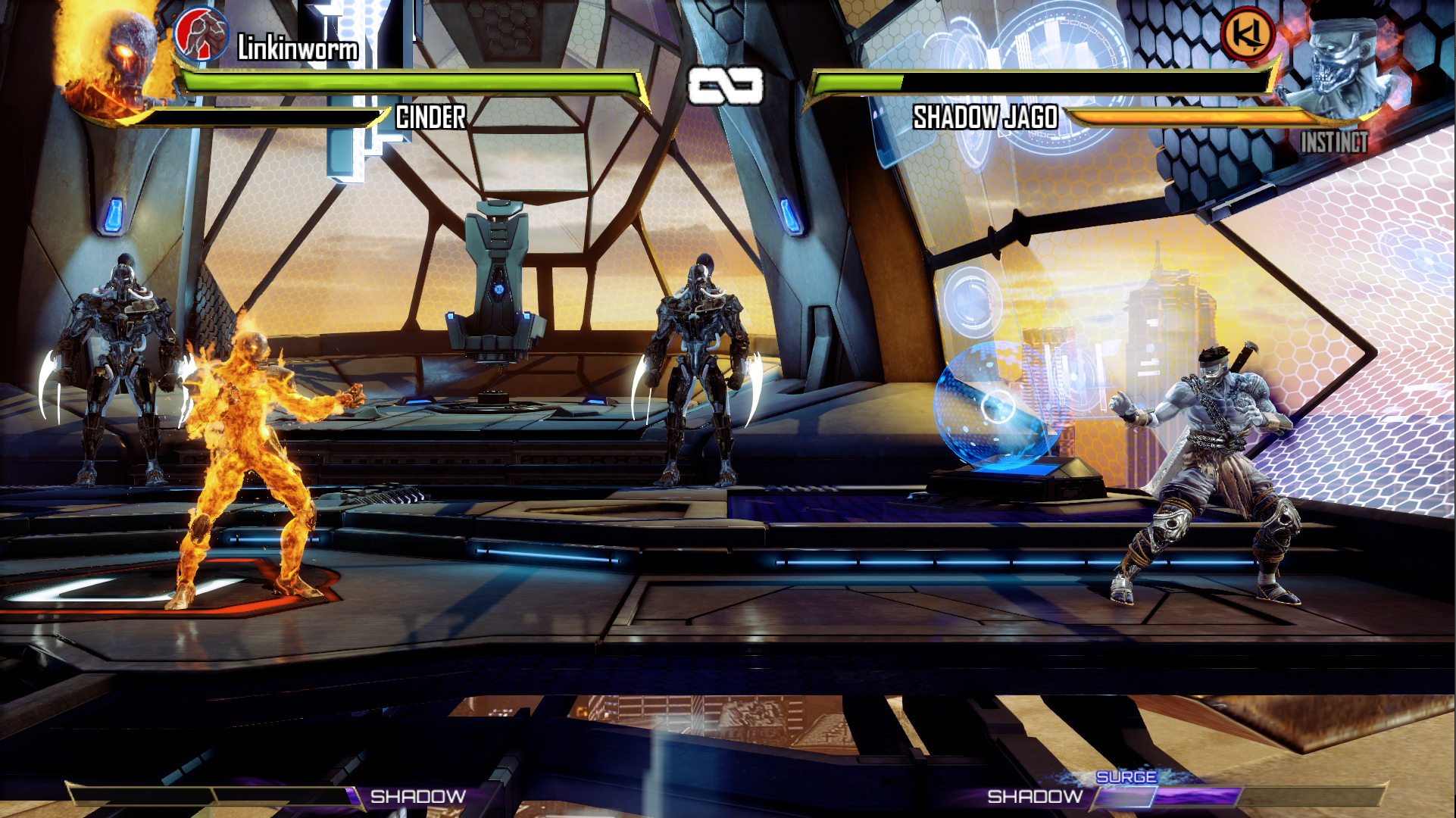Open Linkinworm's red player avatar
The width and height of the screenshot is (1456, 818).
point(202,36)
